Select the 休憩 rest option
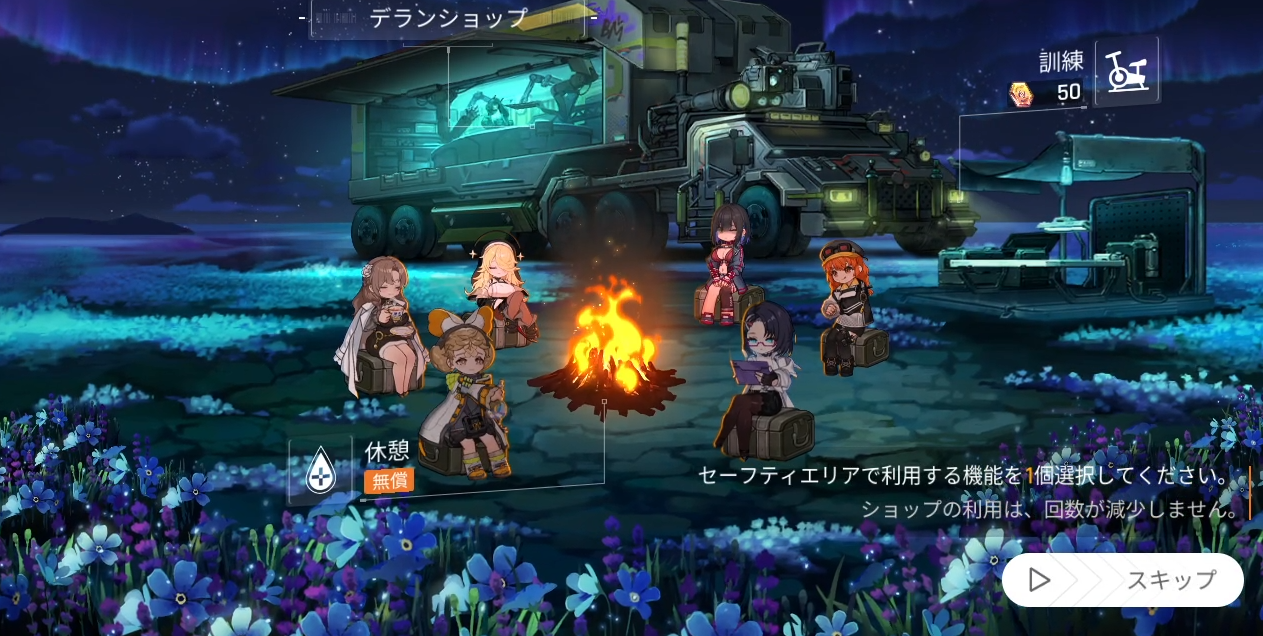The height and width of the screenshot is (636, 1263). click(x=388, y=451)
